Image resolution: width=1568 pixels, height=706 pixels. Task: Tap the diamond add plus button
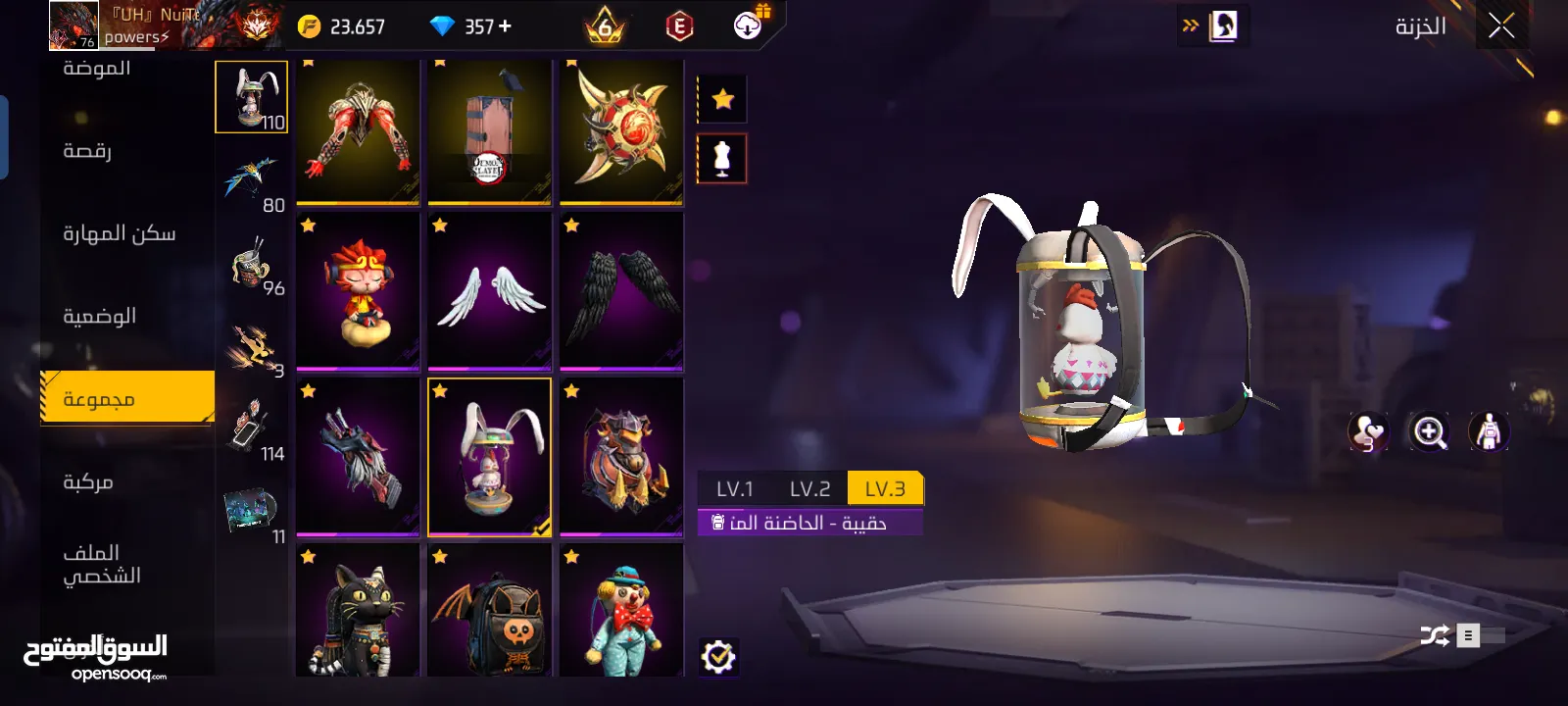tap(506, 26)
